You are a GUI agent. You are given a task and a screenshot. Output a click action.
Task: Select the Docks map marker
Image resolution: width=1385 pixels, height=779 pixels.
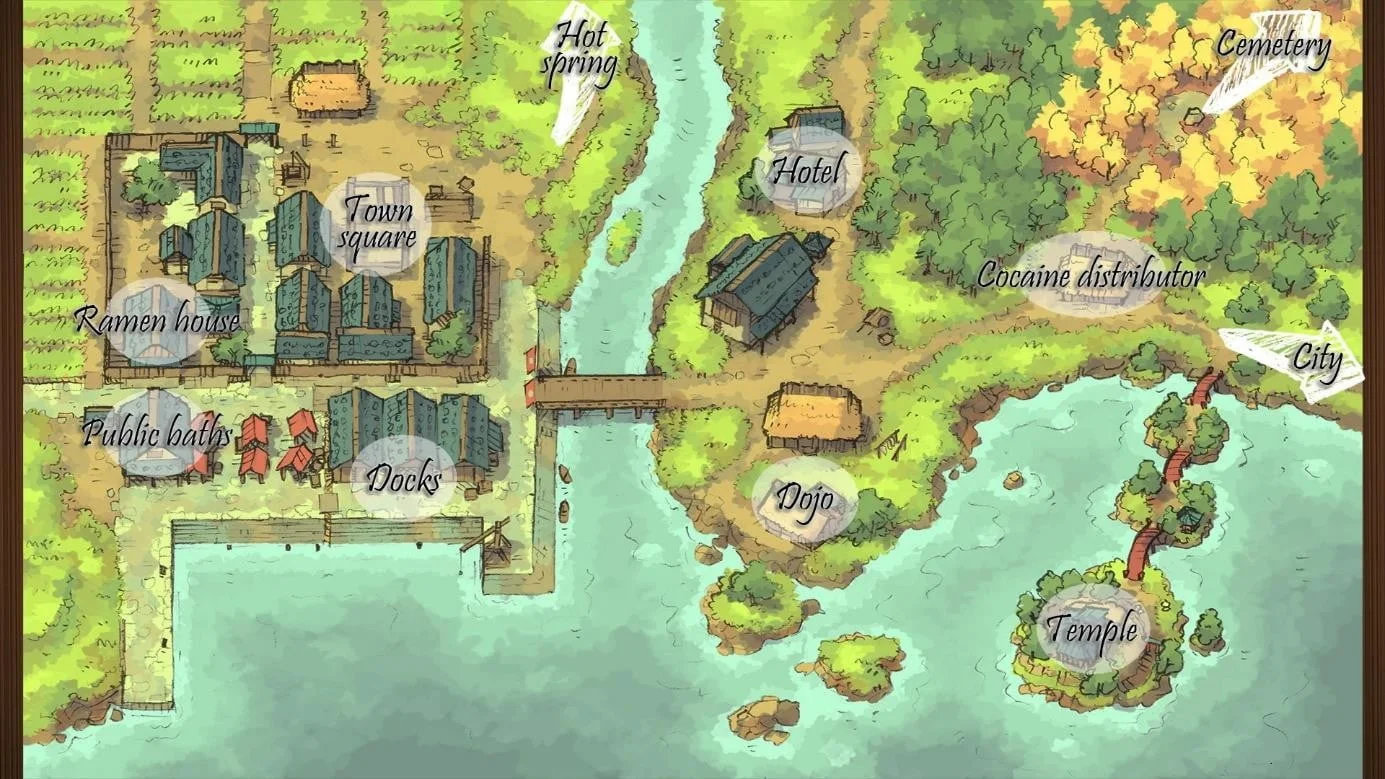pos(403,478)
